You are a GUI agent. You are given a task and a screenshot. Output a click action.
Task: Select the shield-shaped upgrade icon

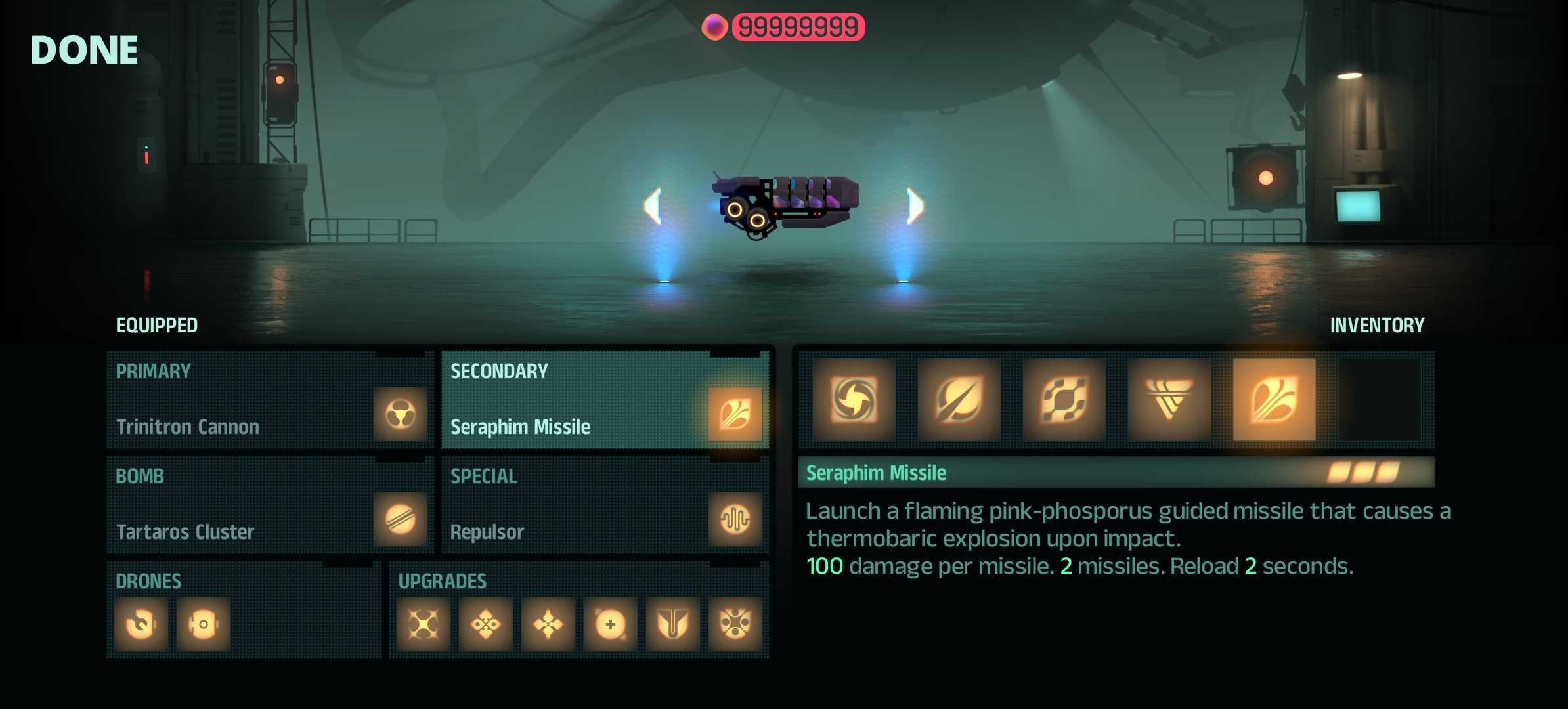coord(672,624)
